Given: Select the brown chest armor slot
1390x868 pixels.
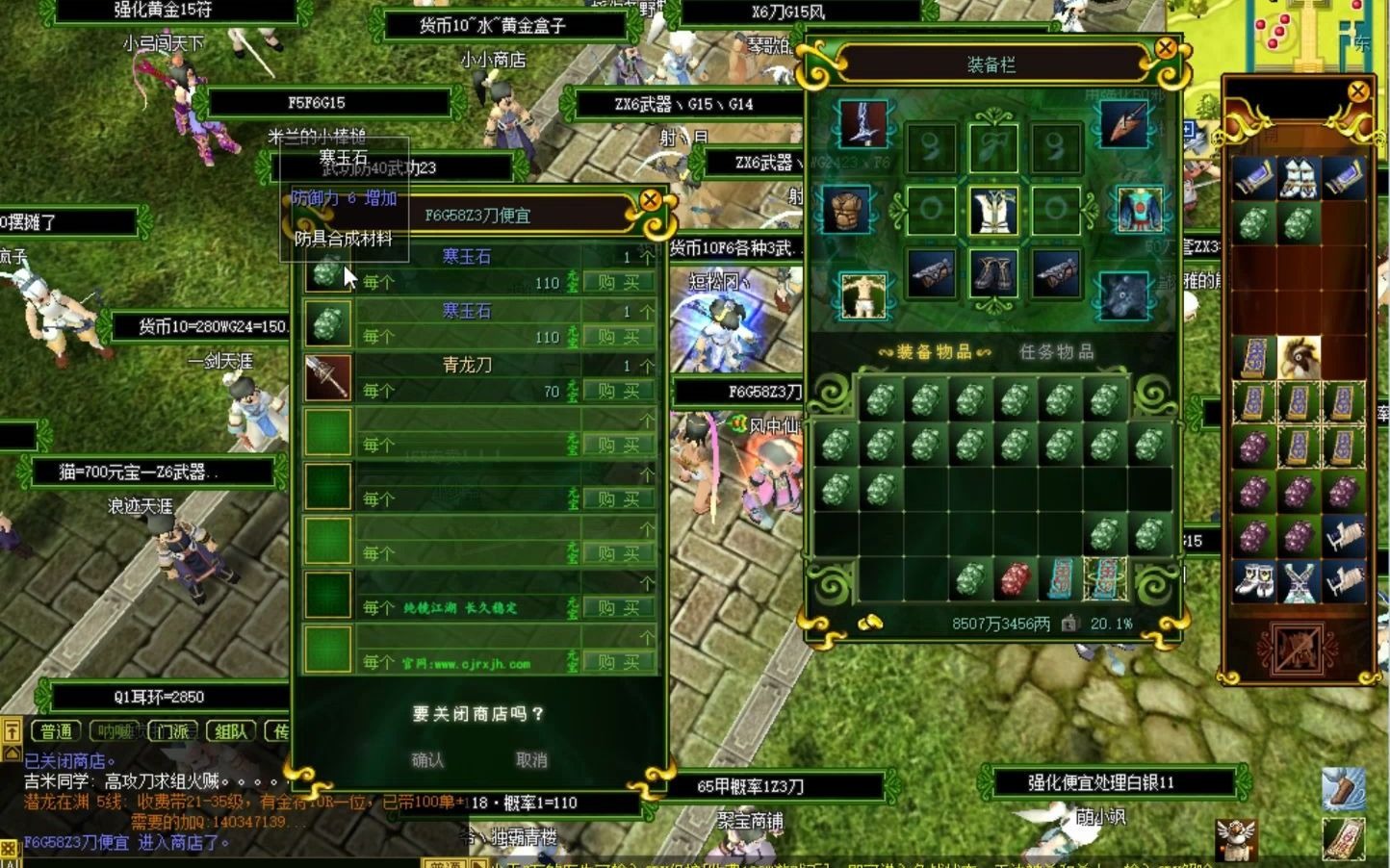Looking at the screenshot, I should click(x=846, y=210).
